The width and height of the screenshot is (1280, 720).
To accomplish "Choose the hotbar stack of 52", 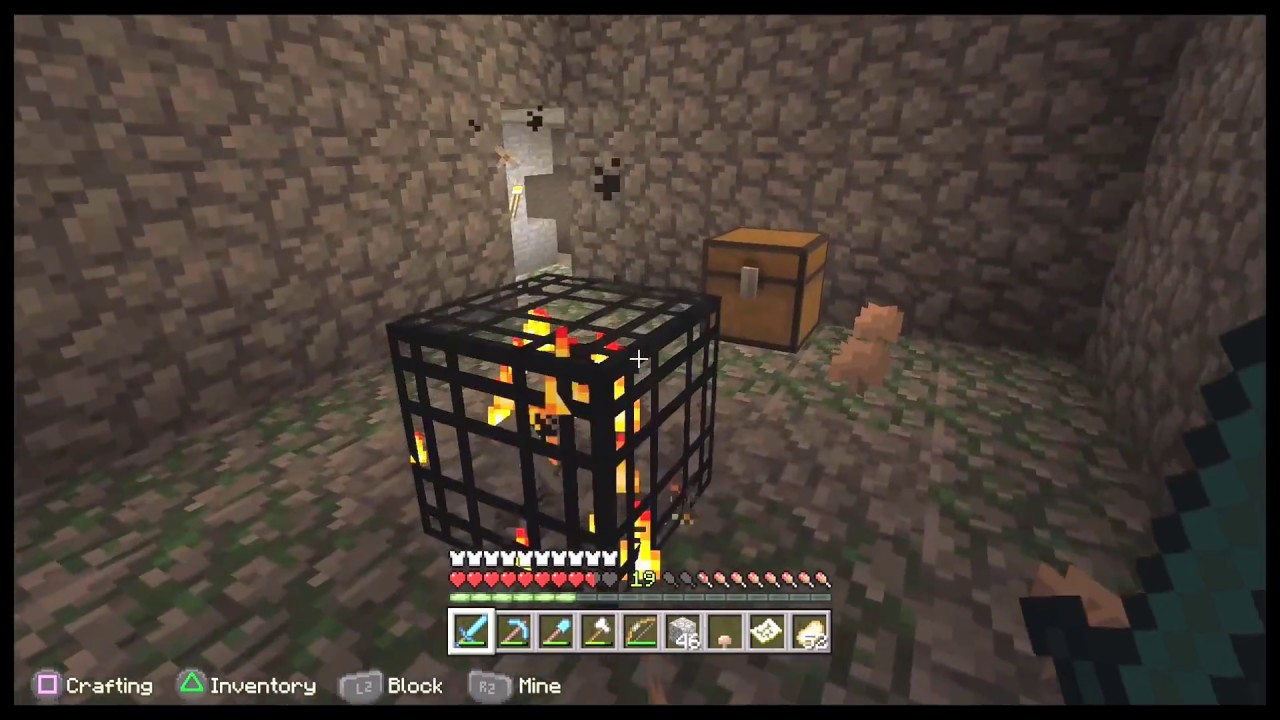I will [810, 632].
